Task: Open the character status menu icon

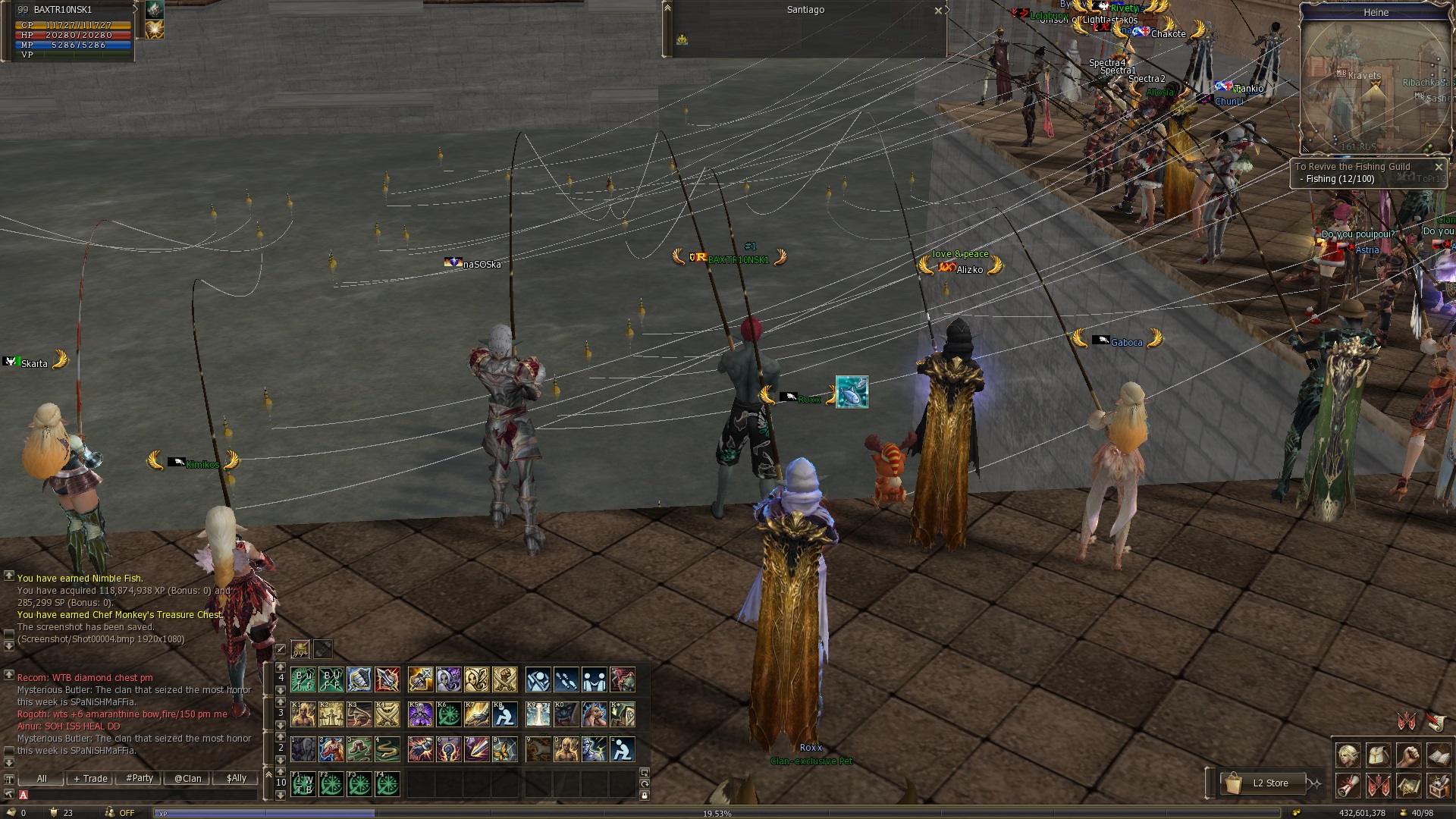Action: 1348,756
